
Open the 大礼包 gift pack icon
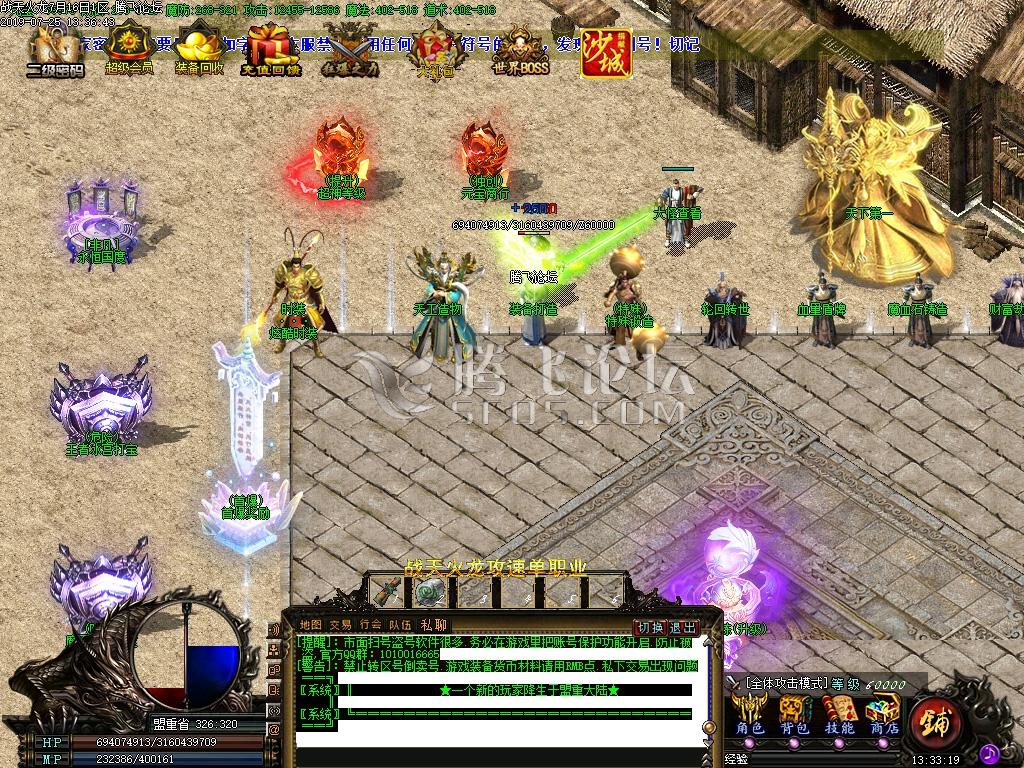(434, 49)
